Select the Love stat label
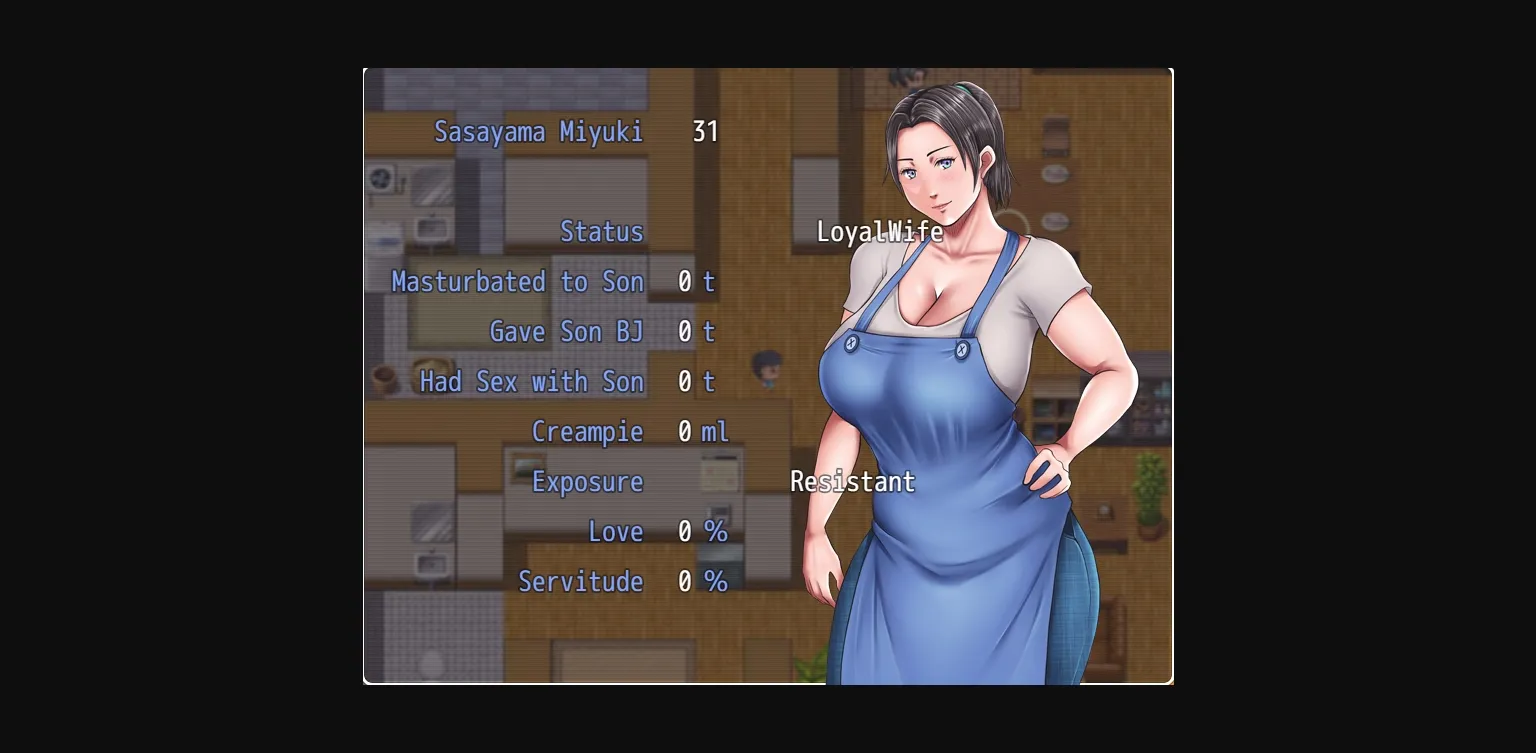 click(616, 532)
